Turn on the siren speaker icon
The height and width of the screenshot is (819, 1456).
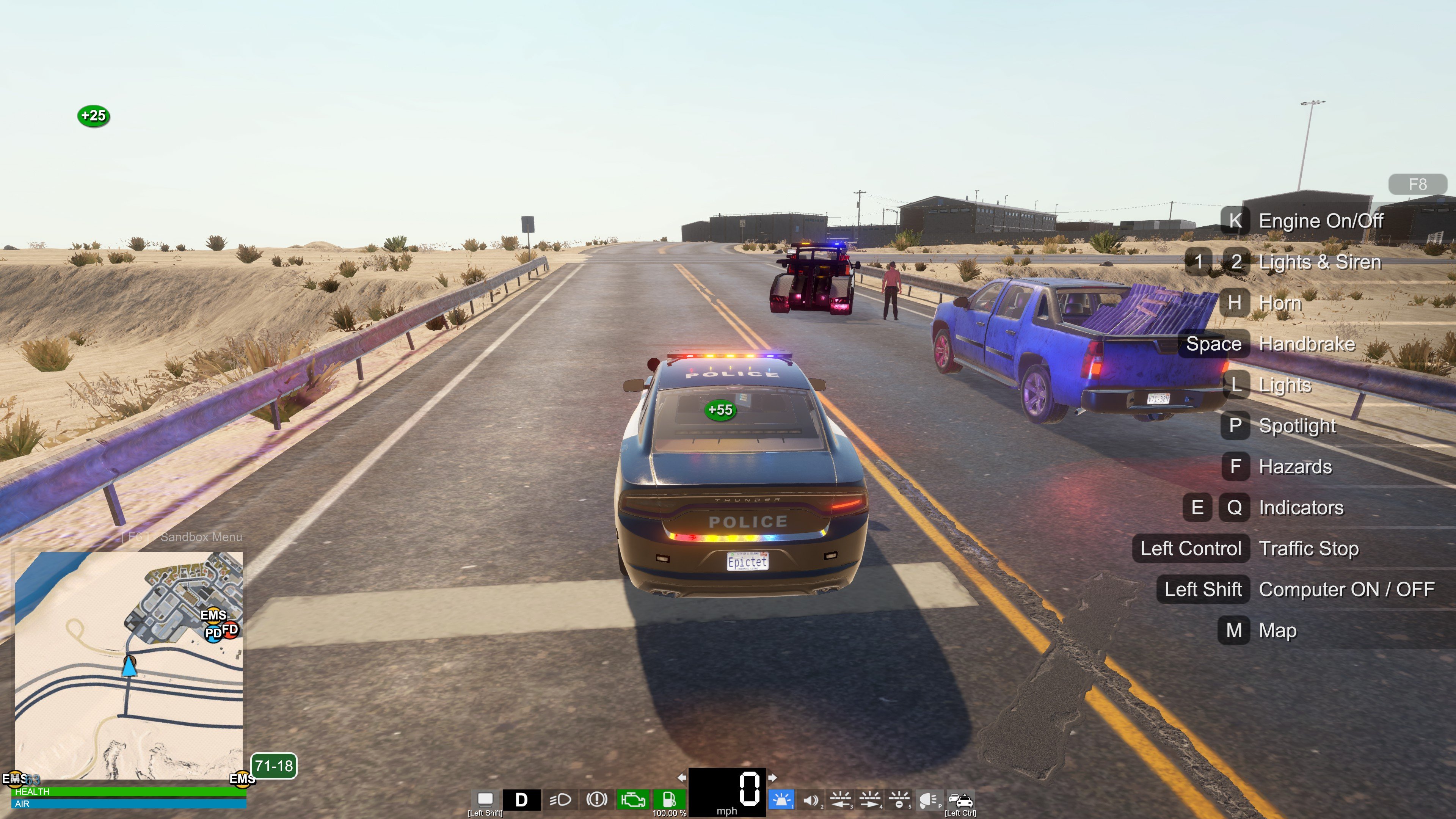tap(811, 800)
